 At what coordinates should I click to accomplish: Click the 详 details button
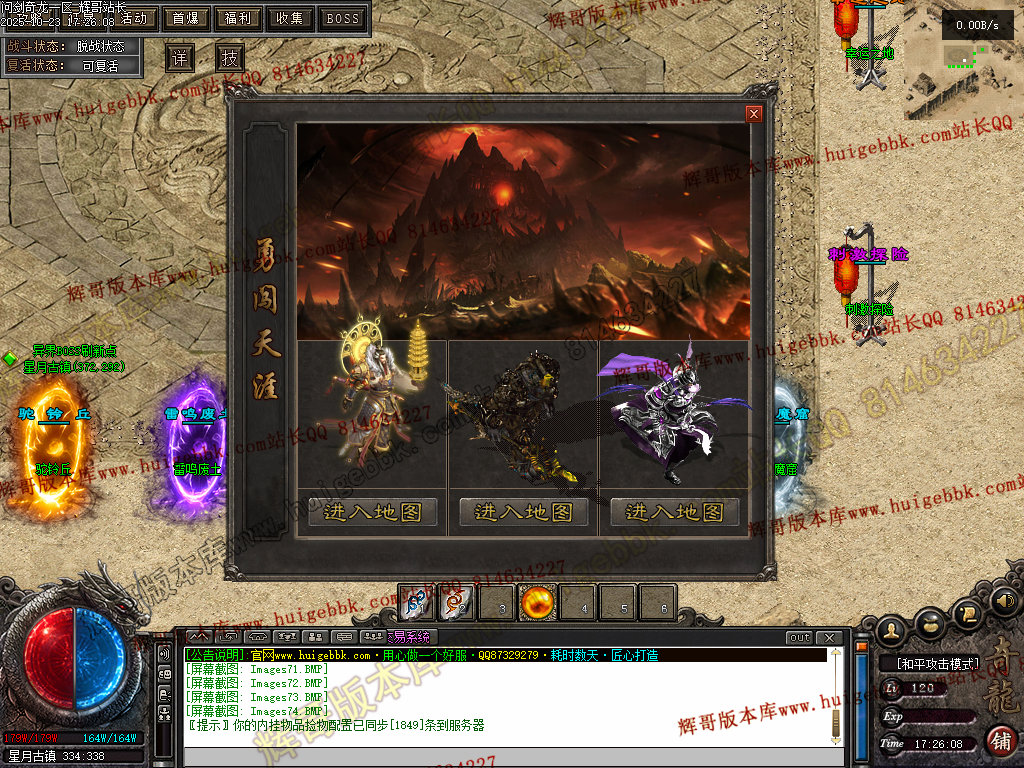(x=179, y=58)
